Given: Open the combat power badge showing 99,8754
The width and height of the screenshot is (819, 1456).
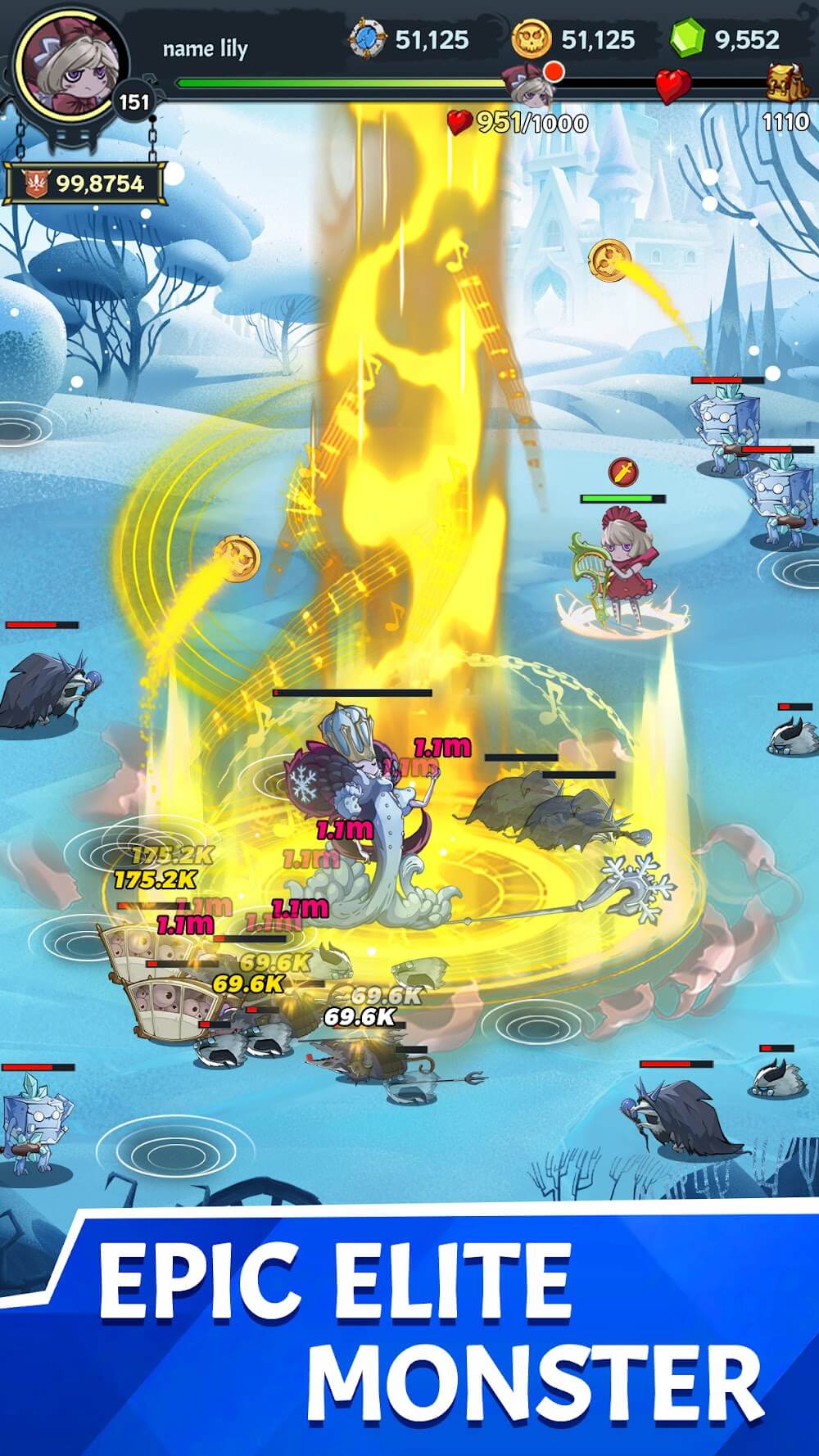Looking at the screenshot, I should tap(85, 183).
